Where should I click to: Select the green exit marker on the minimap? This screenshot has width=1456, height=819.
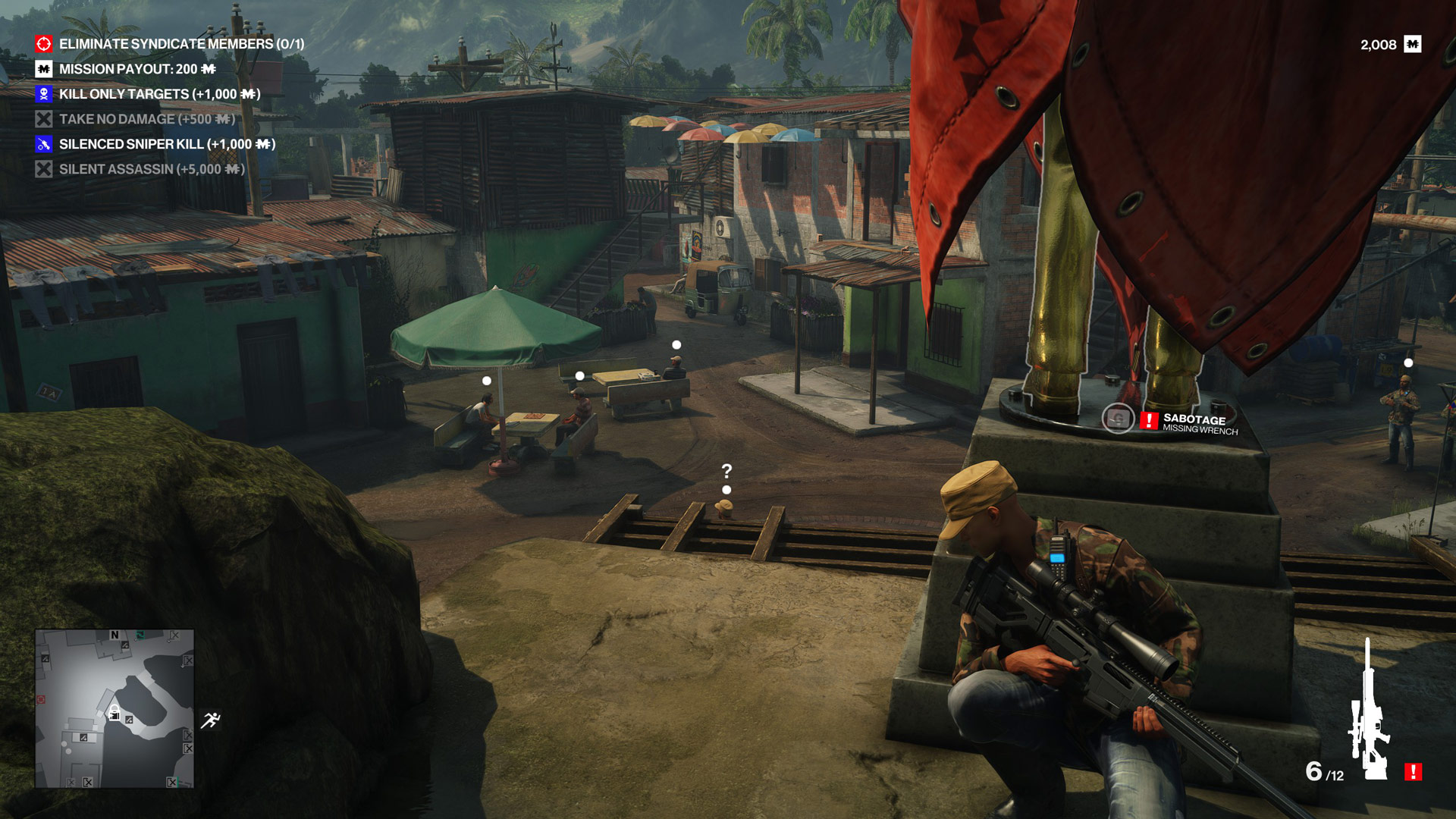pos(141,635)
